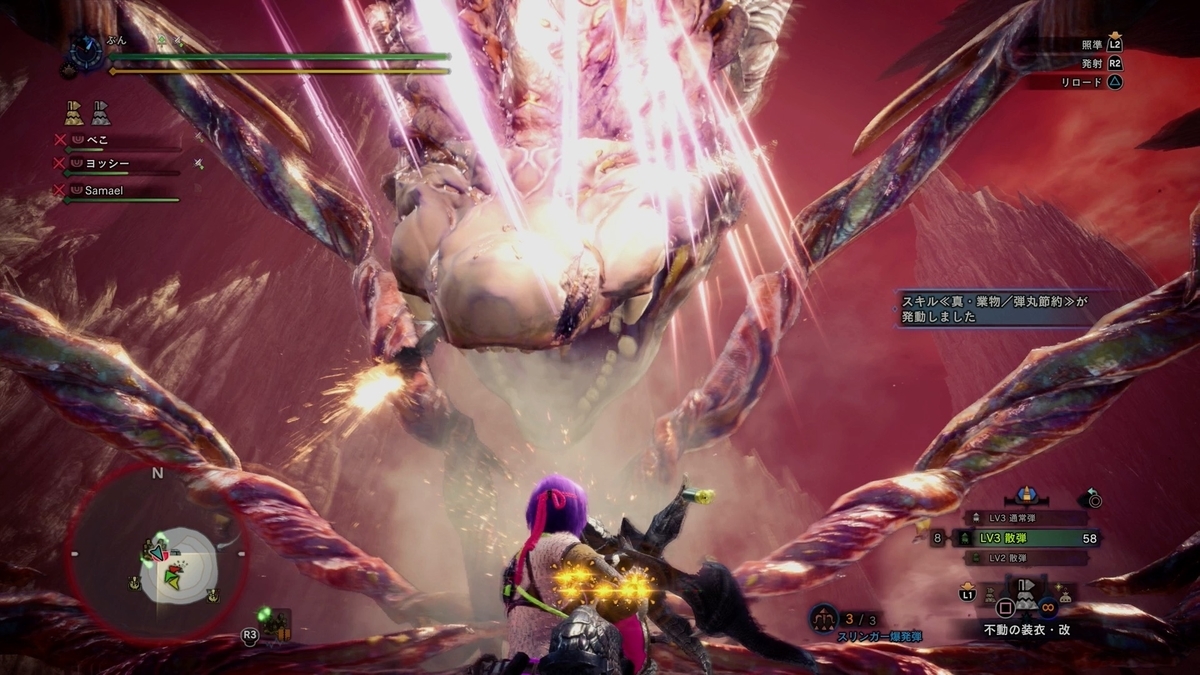Screen dimensions: 1200x675
Task: Click the gold mantle status icon
Action: [75, 111]
